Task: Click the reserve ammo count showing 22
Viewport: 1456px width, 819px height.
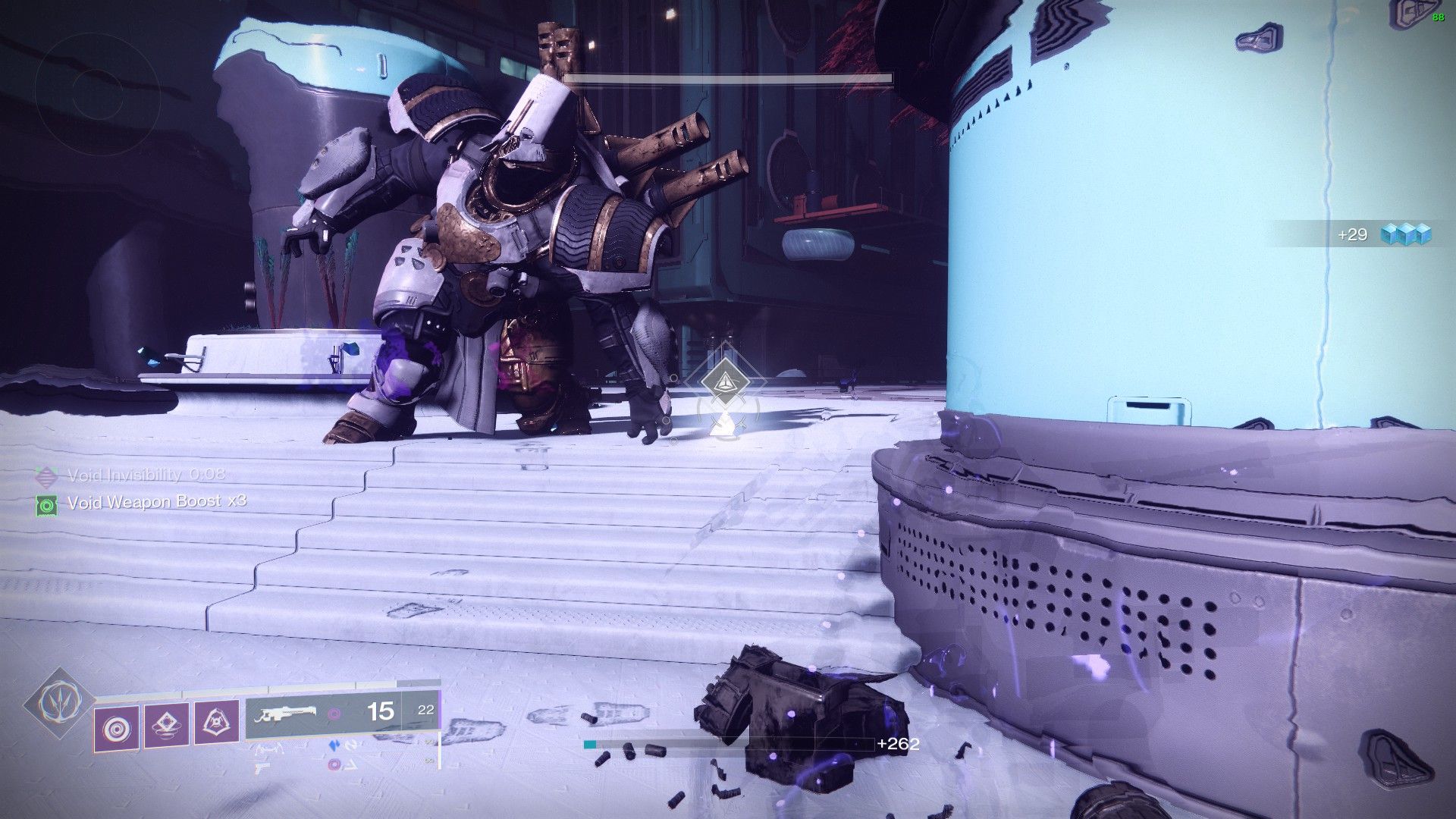Action: (425, 711)
